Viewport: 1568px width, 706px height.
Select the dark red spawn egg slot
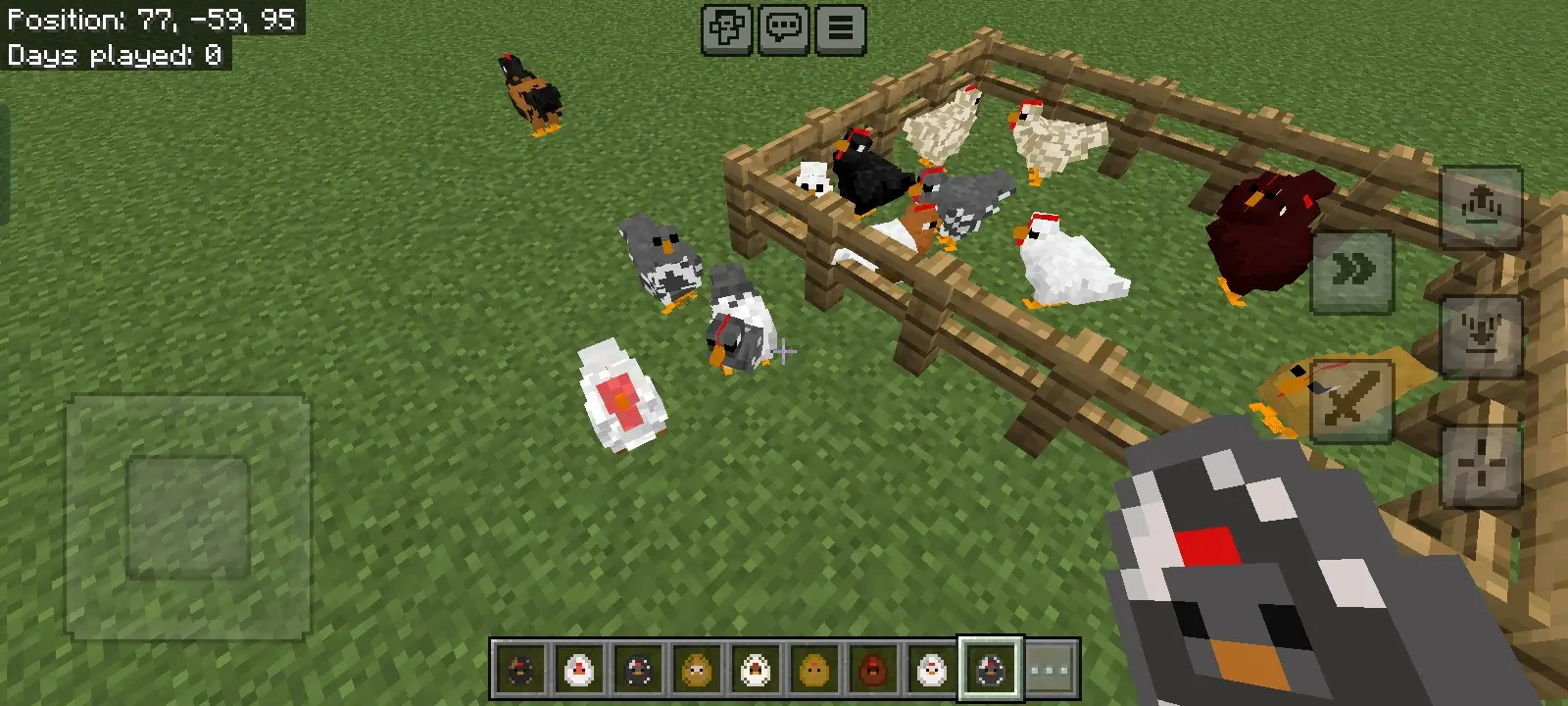(872, 670)
